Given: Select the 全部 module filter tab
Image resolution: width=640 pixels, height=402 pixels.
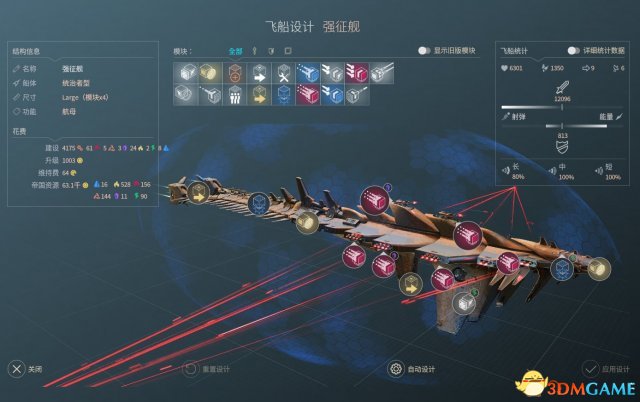Looking at the screenshot, I should [235, 50].
